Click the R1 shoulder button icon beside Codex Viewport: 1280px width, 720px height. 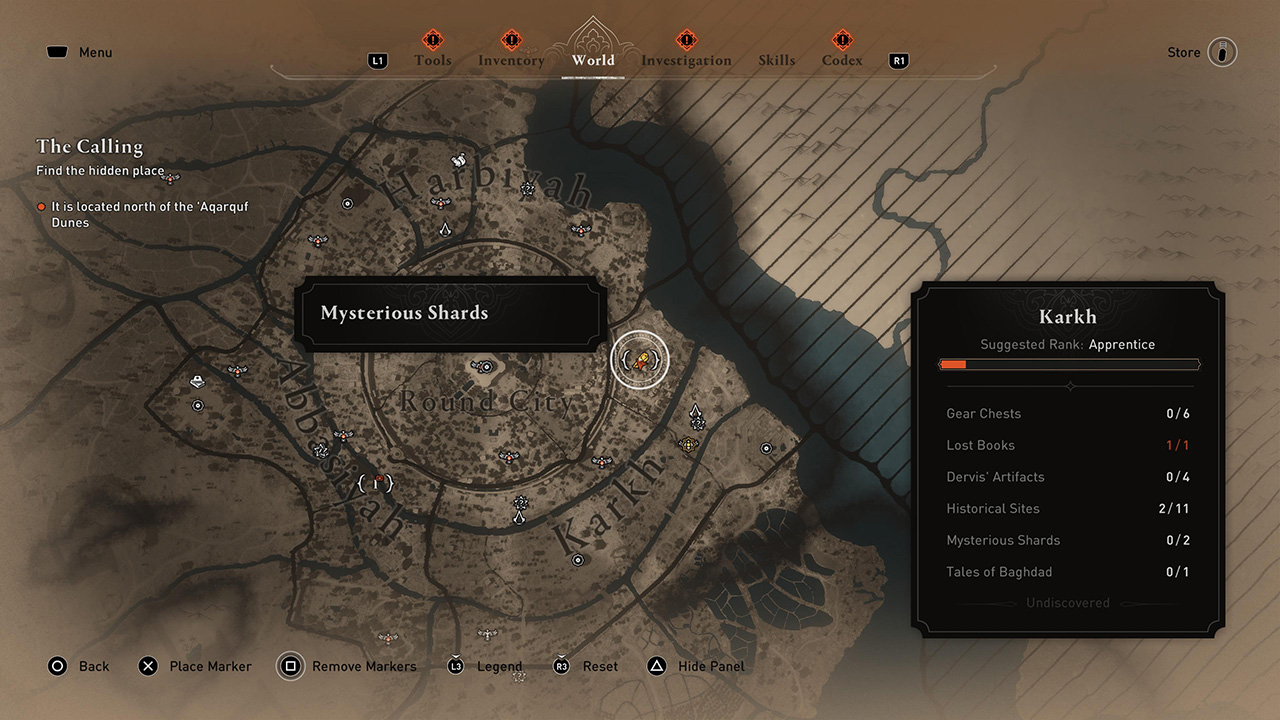(x=897, y=60)
